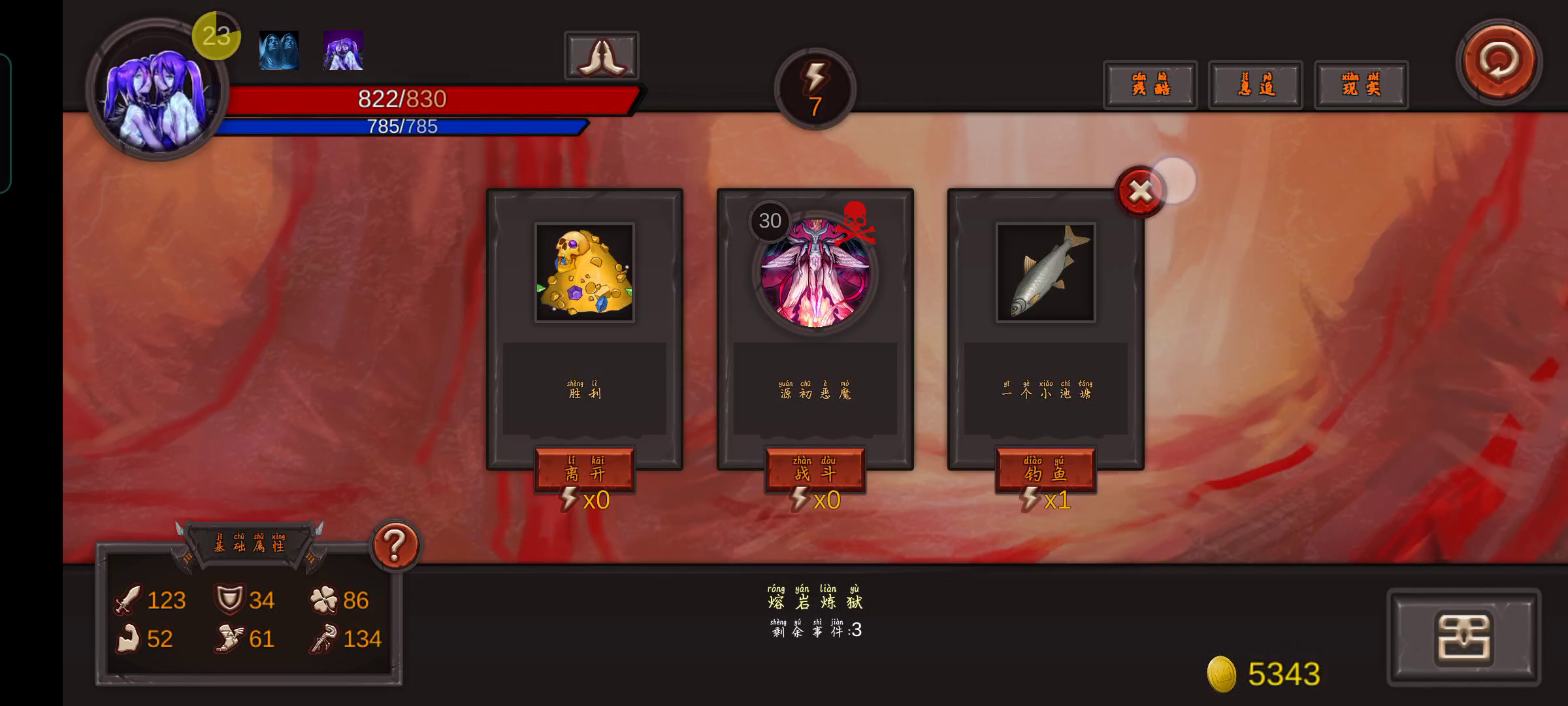This screenshot has height=706, width=1568.
Task: Toggle the 急迫 mode button
Action: click(1256, 85)
